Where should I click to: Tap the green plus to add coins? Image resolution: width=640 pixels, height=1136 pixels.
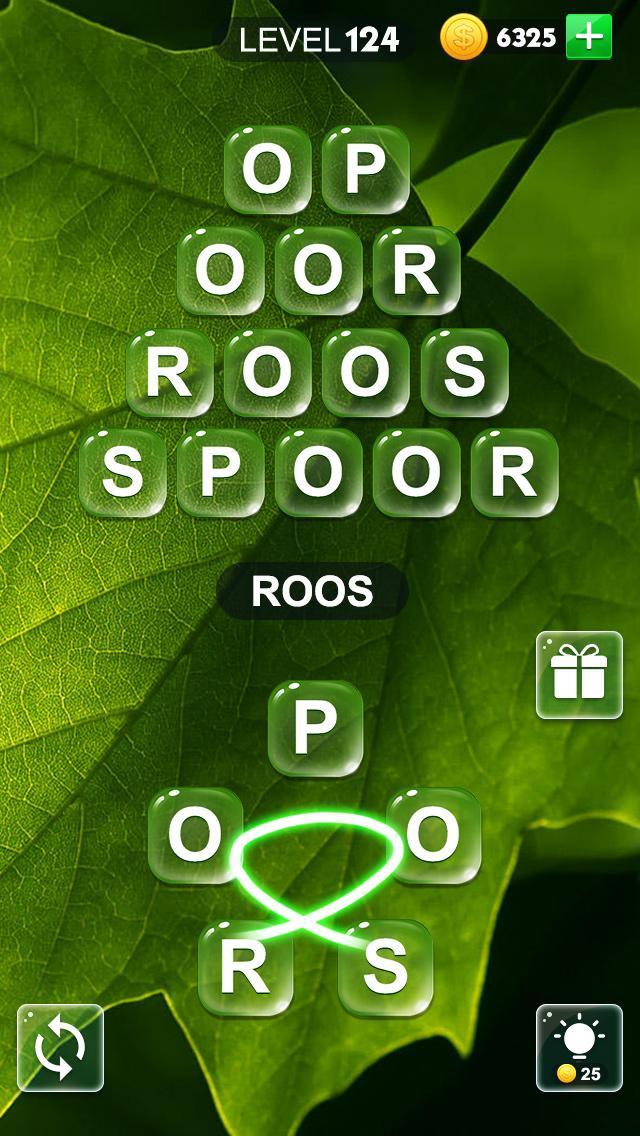[589, 38]
